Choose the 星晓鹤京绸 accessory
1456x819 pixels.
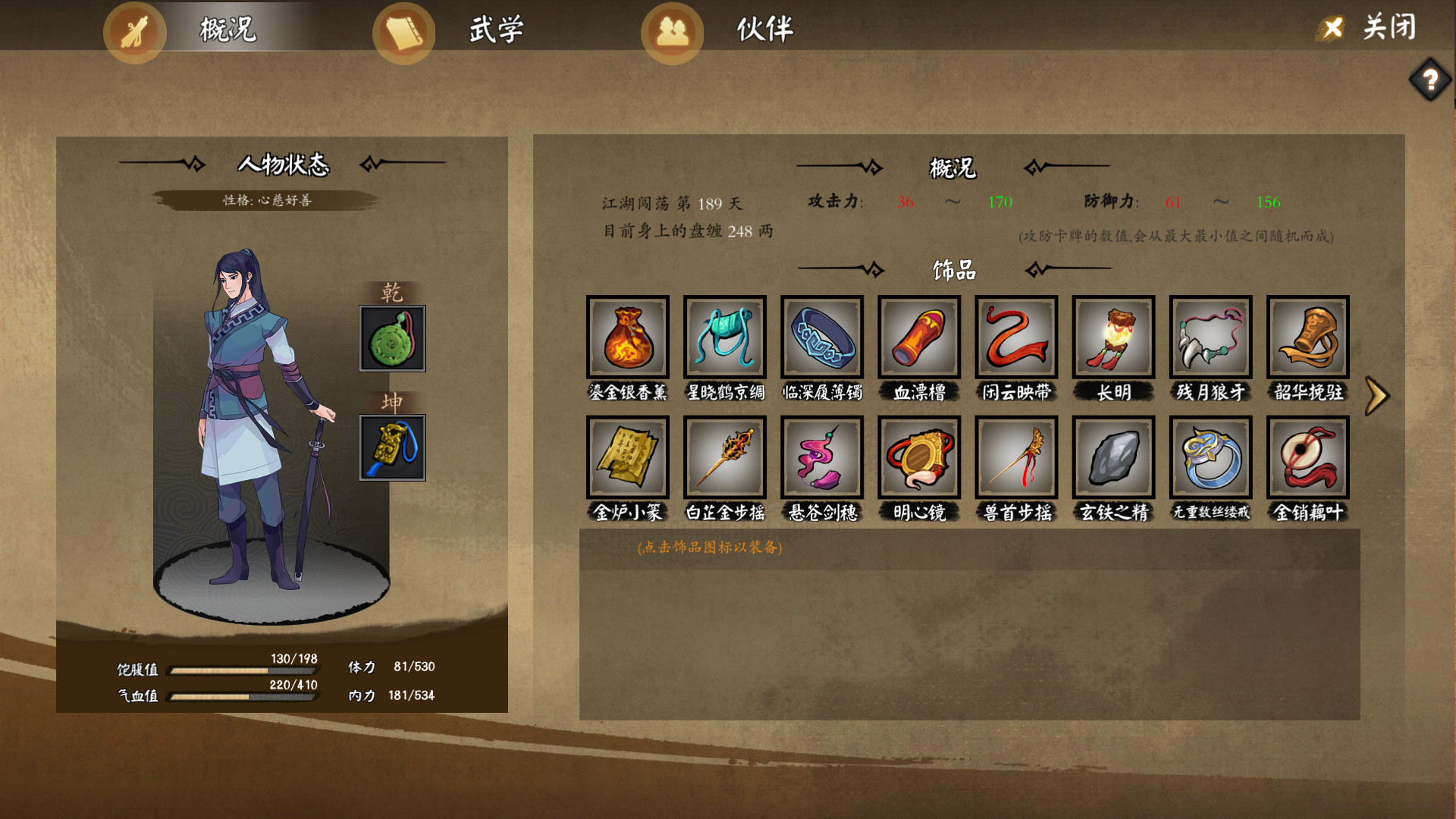pyautogui.click(x=725, y=337)
